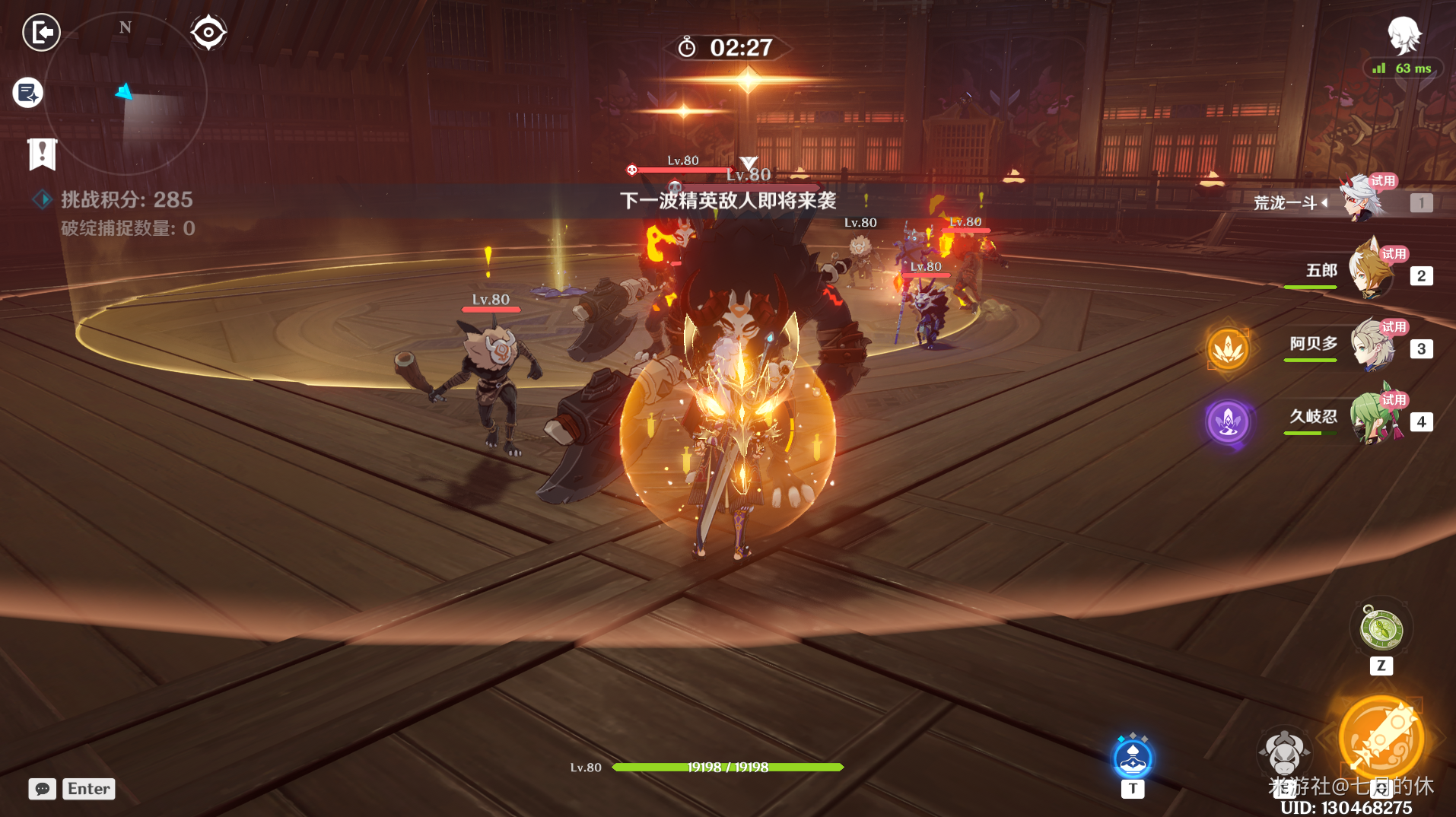Activate the bull elemental skill icon
The height and width of the screenshot is (817, 1456).
coord(1284,753)
